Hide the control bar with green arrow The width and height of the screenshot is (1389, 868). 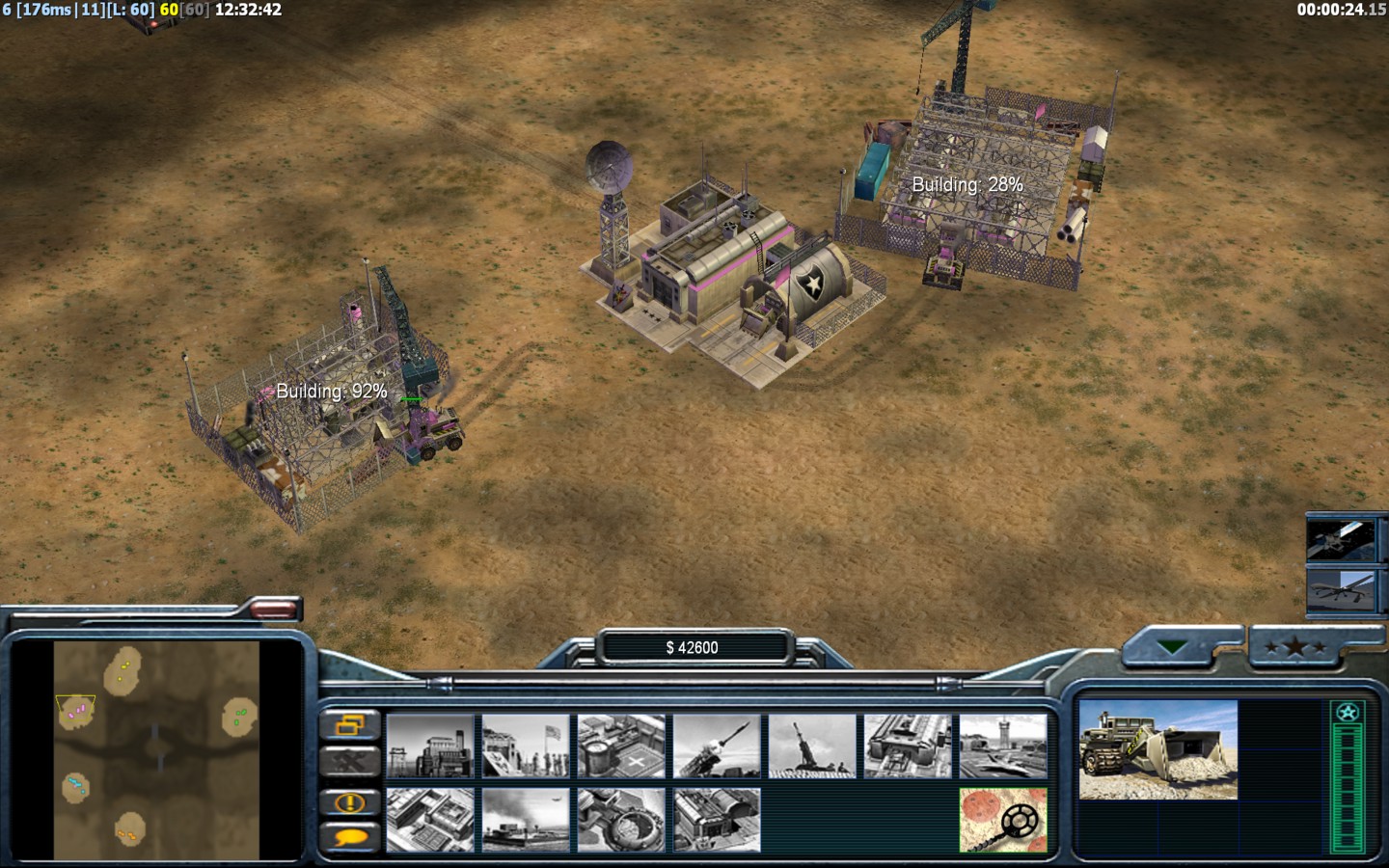point(1173,647)
